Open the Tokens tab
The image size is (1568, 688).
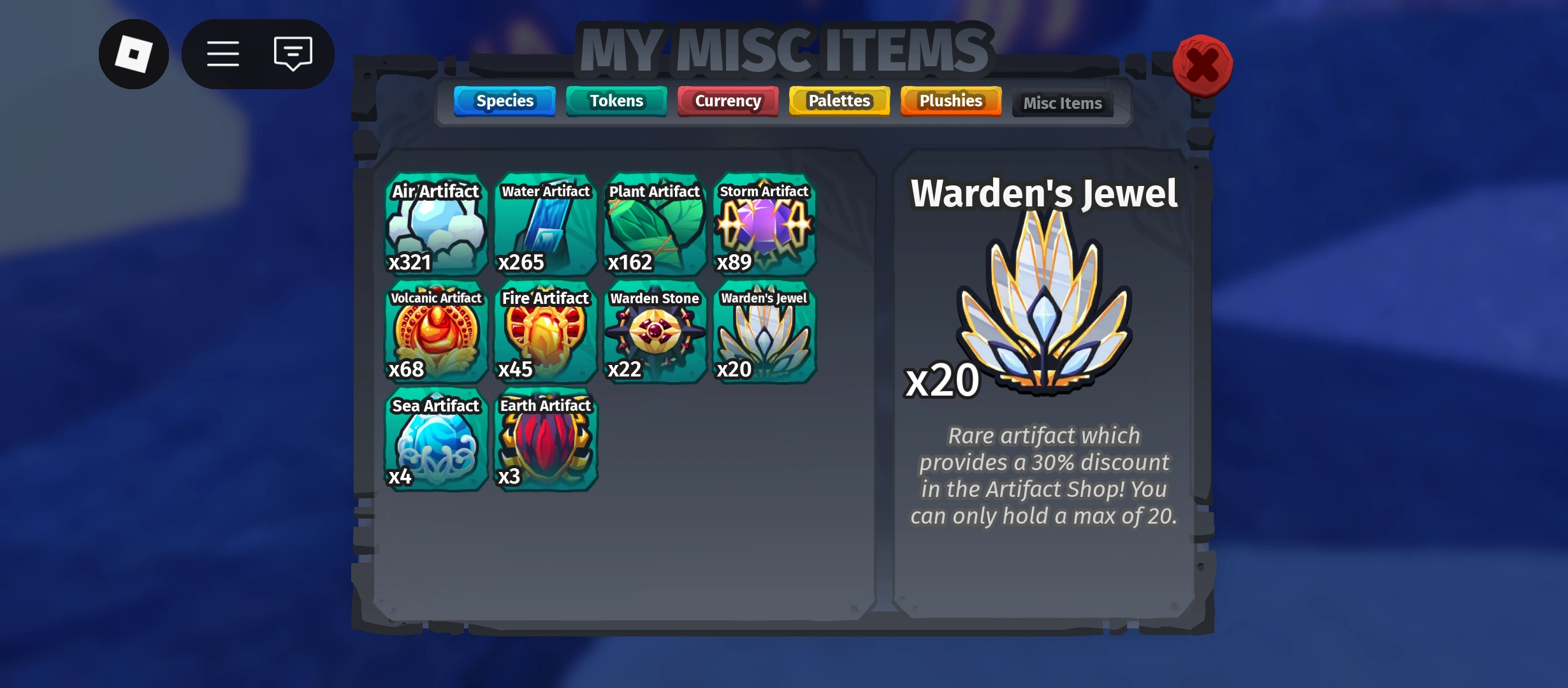point(616,101)
